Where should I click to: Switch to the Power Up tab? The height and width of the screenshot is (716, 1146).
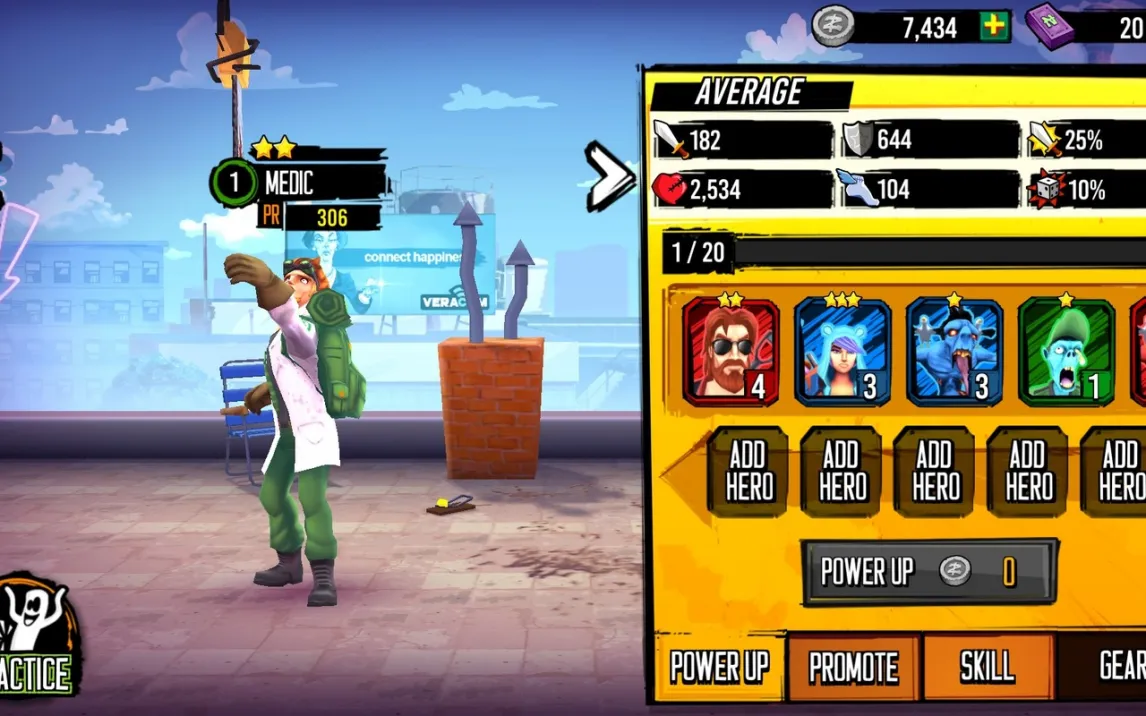coord(718,667)
